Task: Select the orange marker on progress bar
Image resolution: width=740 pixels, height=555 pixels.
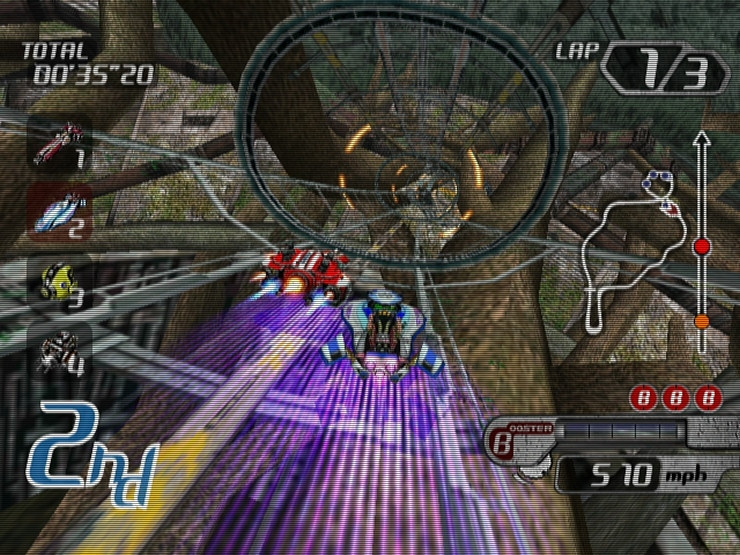Action: 701,322
